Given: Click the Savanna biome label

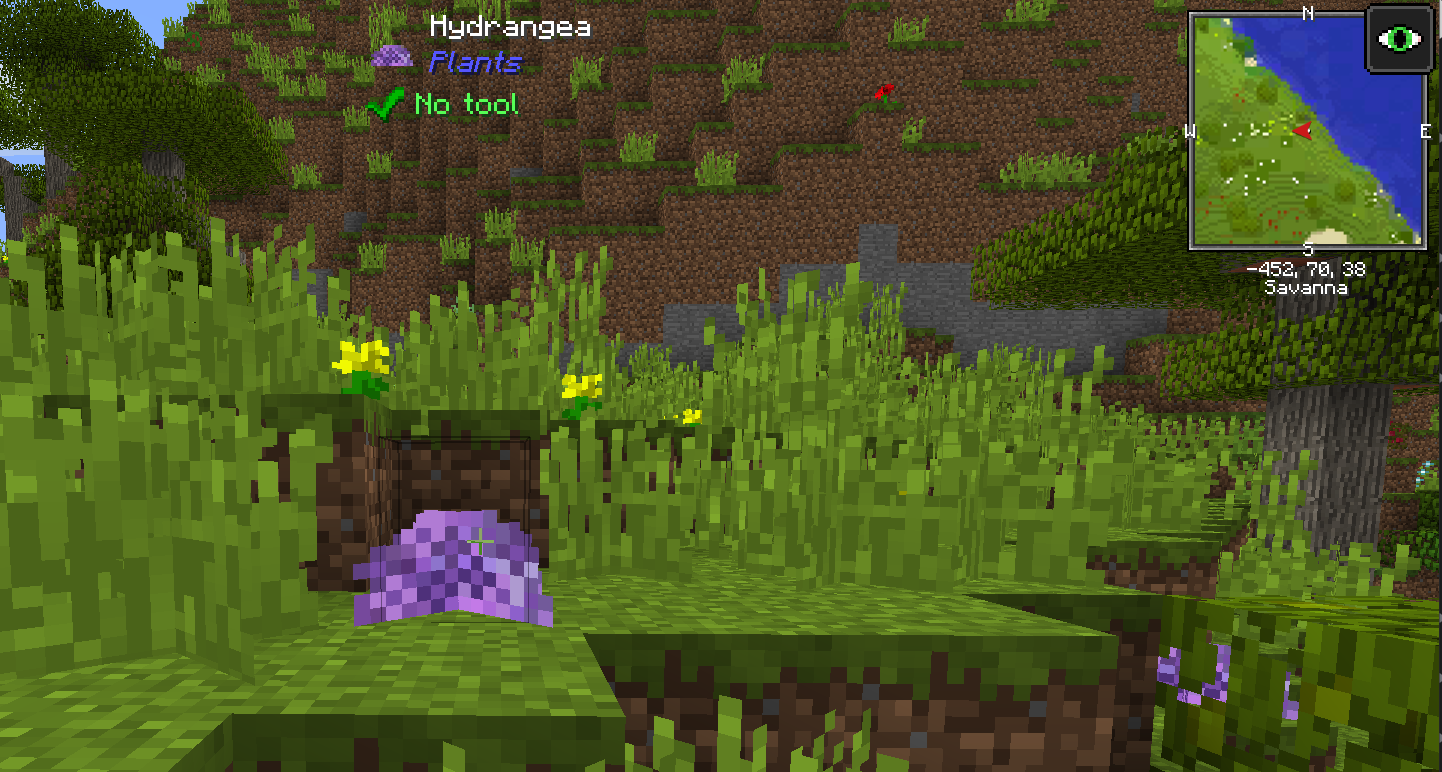Looking at the screenshot, I should 1305,286.
